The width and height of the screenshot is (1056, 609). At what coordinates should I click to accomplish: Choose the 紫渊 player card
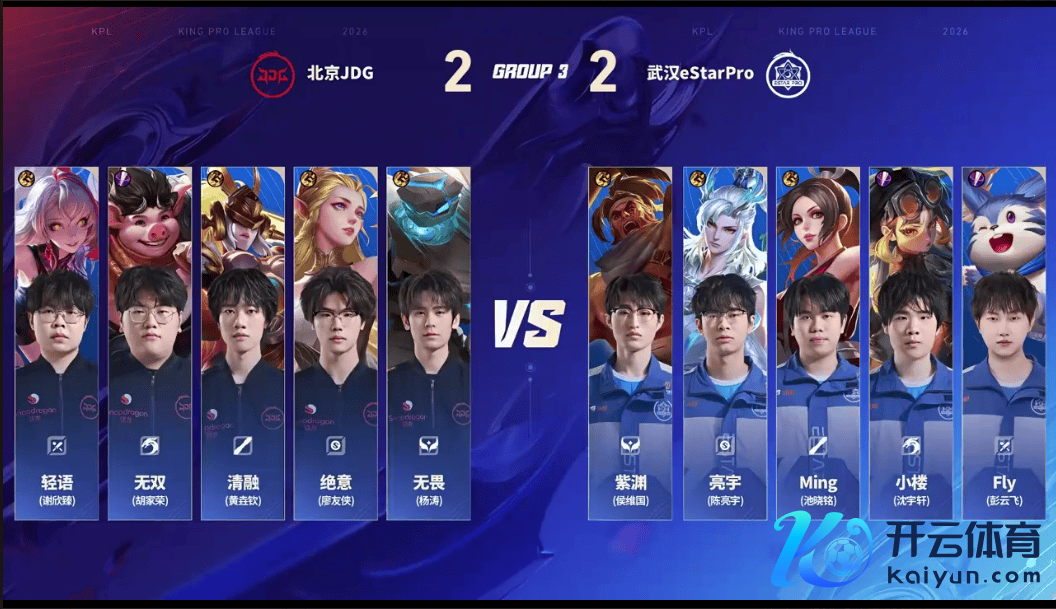pyautogui.click(x=631, y=343)
